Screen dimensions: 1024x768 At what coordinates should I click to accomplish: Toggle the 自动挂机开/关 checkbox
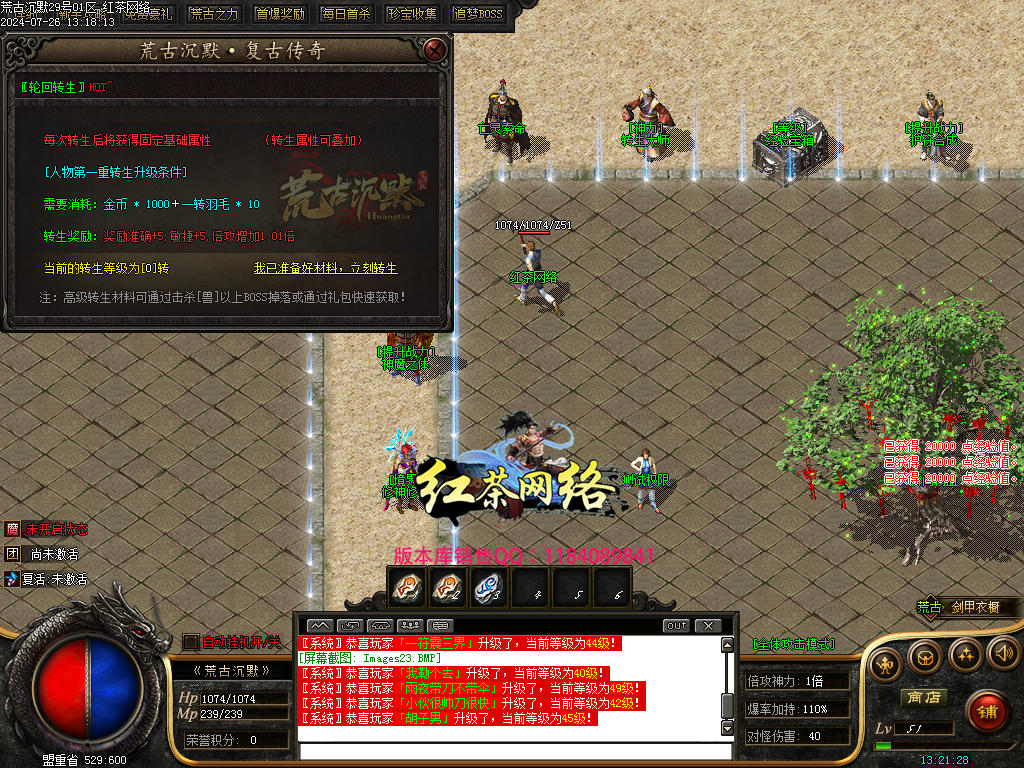point(191,641)
